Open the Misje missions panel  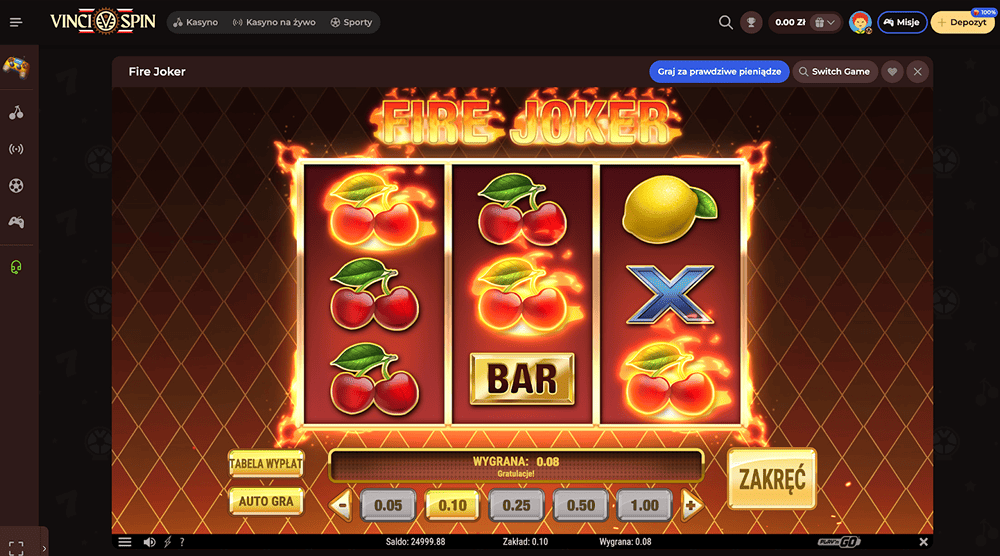pyautogui.click(x=902, y=22)
